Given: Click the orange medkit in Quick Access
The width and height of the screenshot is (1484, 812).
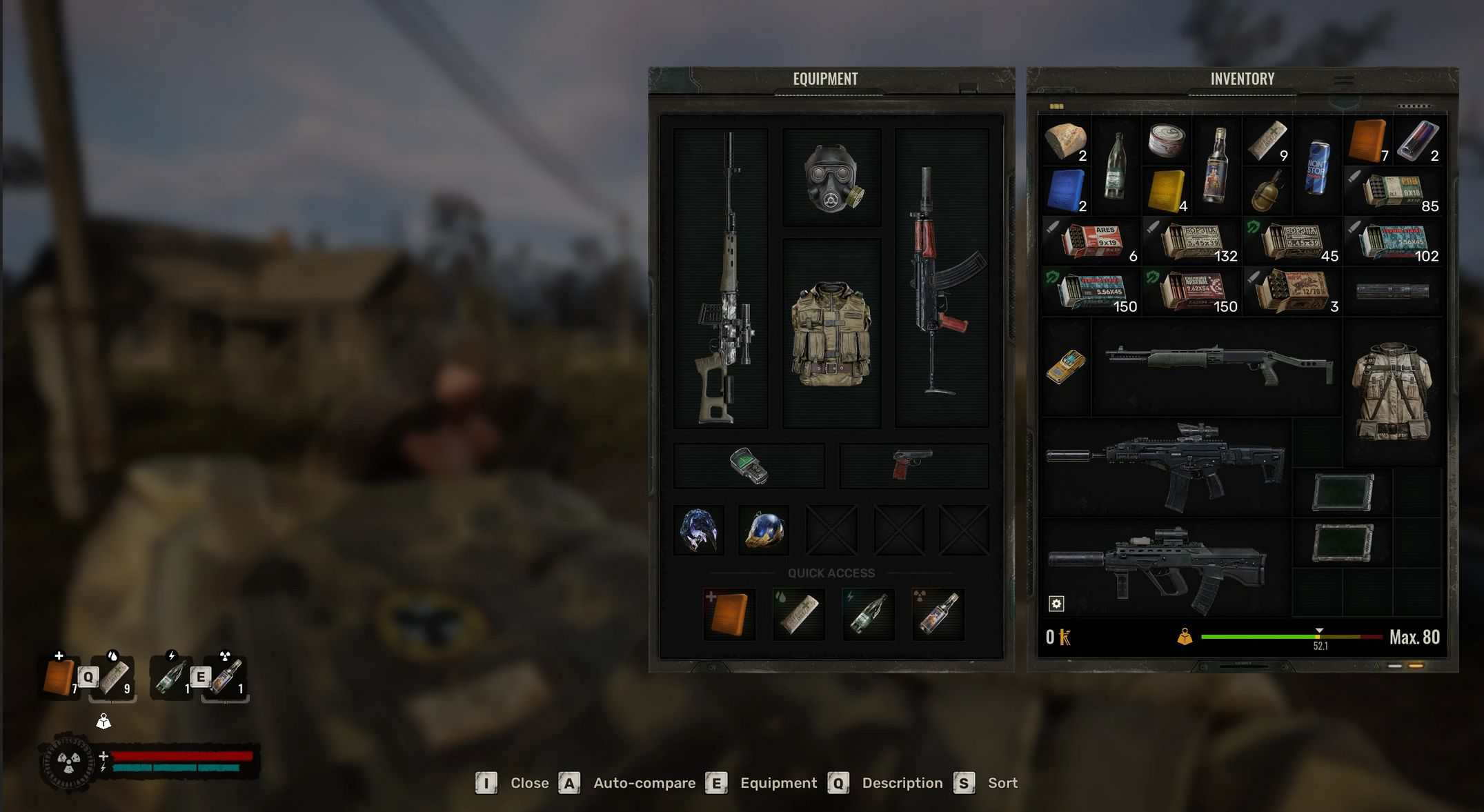Looking at the screenshot, I should pyautogui.click(x=729, y=614).
